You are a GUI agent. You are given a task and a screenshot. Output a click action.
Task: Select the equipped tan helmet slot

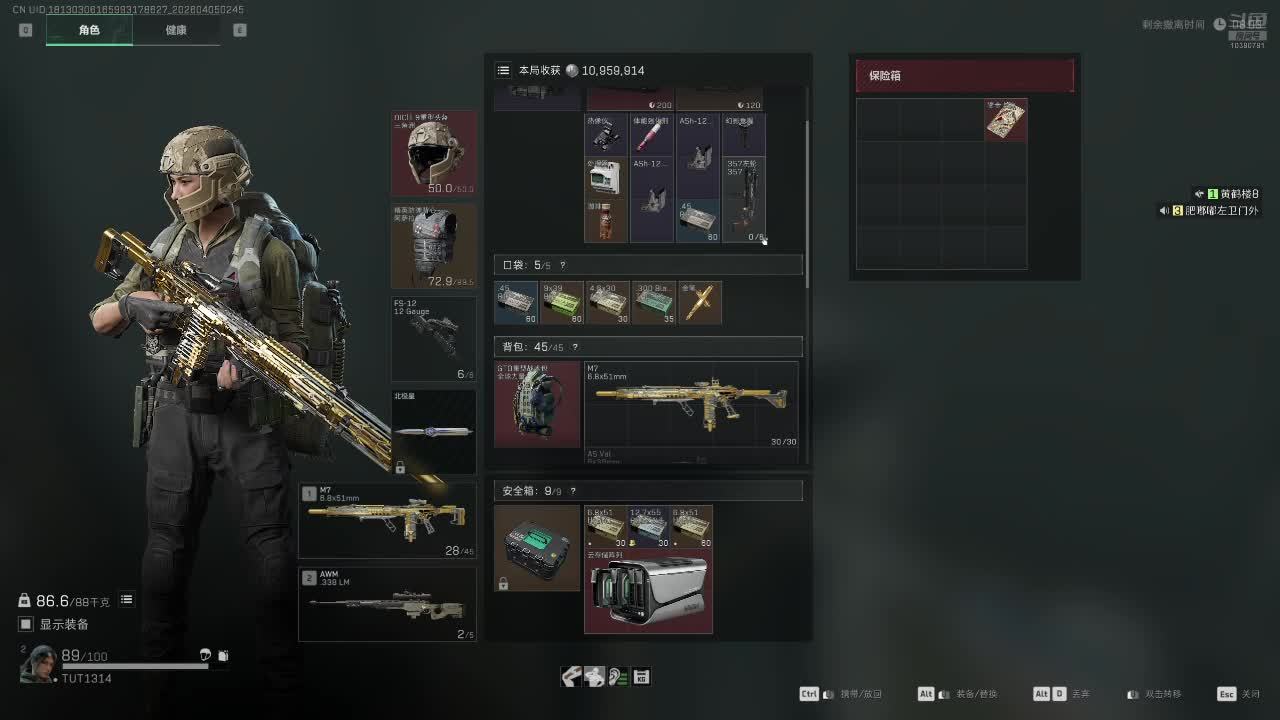[x=434, y=153]
